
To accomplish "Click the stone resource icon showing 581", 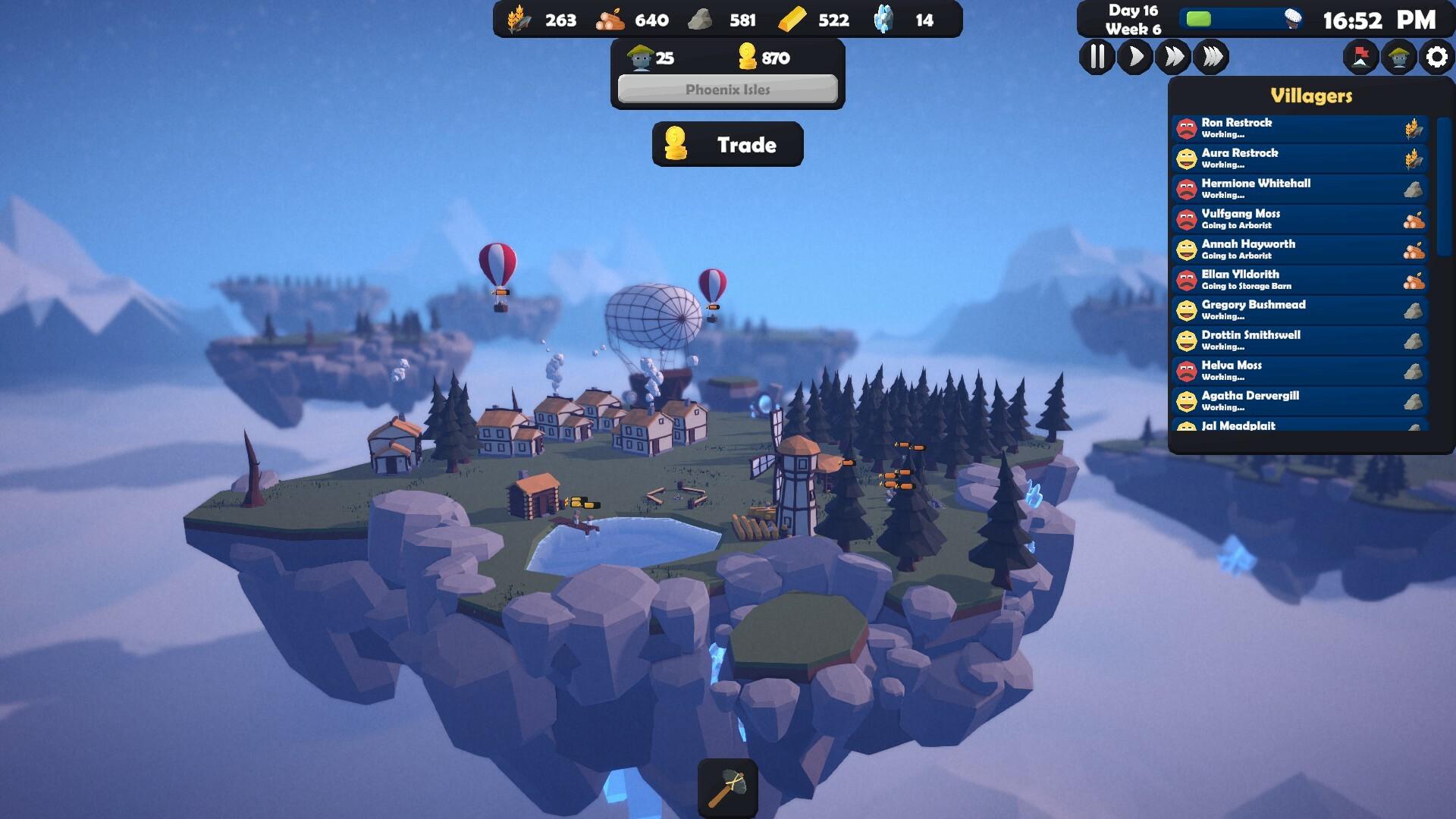I will 701,20.
